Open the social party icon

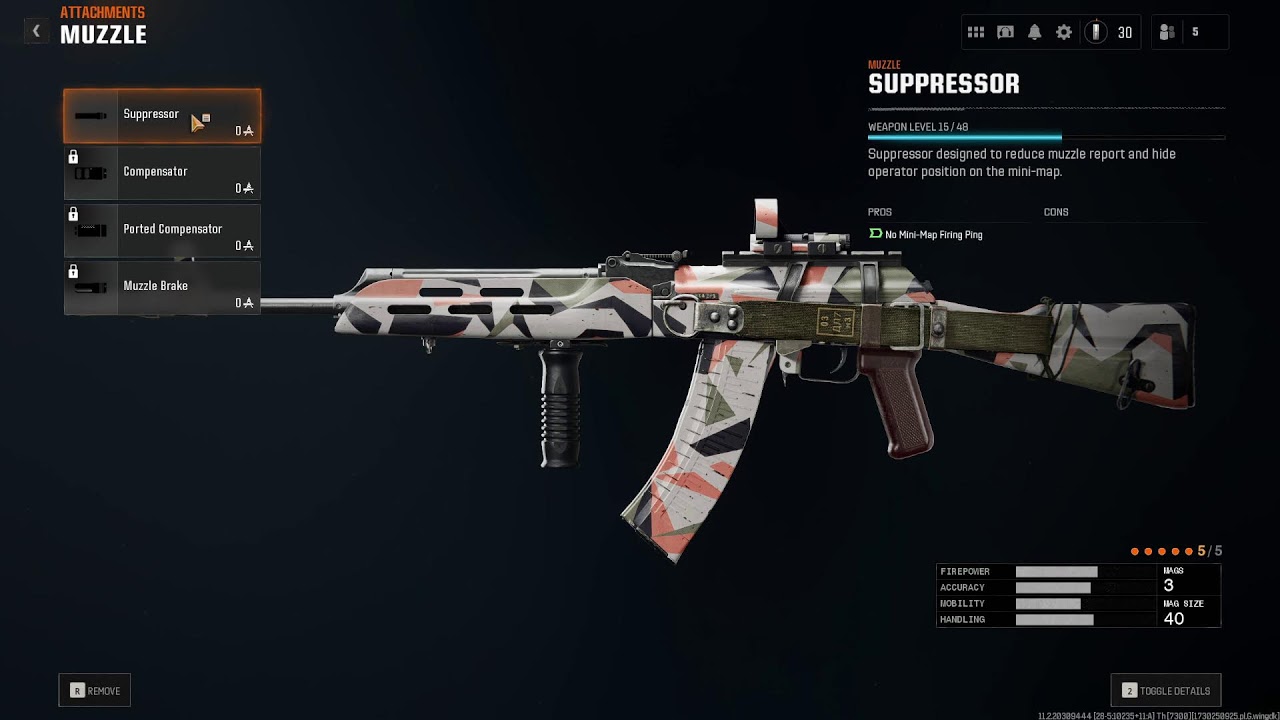pos(1167,32)
